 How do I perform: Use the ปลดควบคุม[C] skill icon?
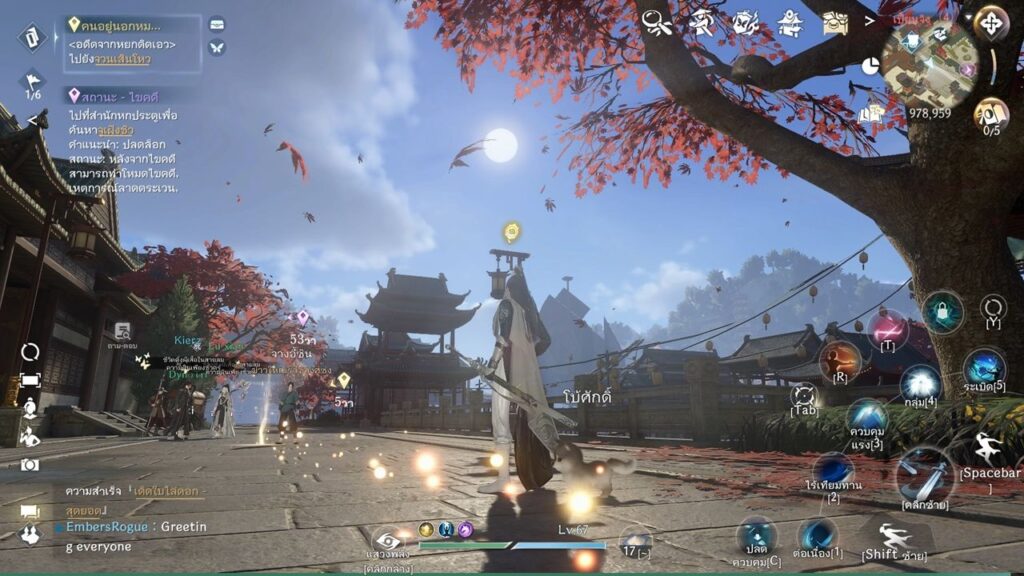(x=756, y=536)
